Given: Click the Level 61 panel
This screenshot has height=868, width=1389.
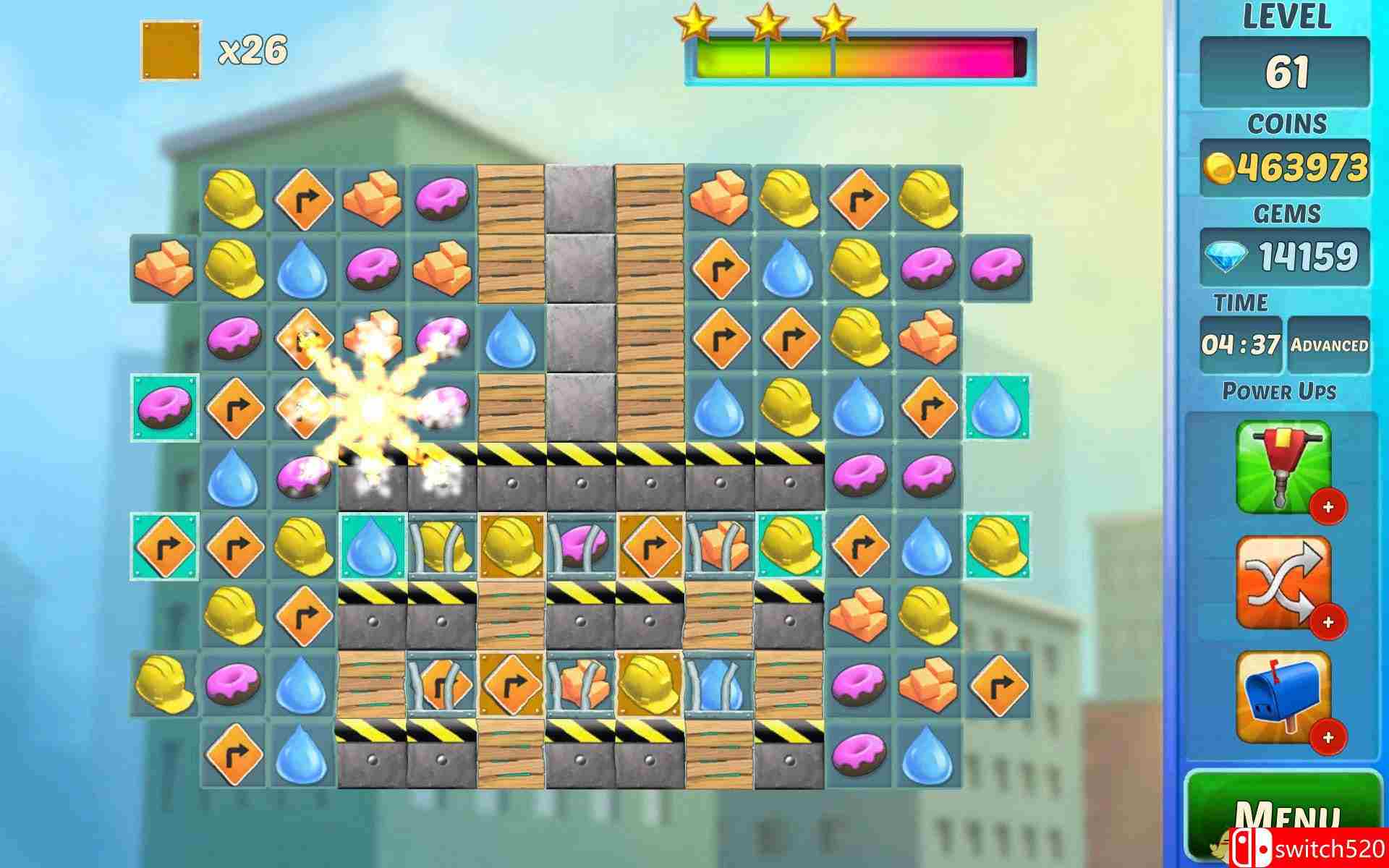Looking at the screenshot, I should pos(1288,69).
